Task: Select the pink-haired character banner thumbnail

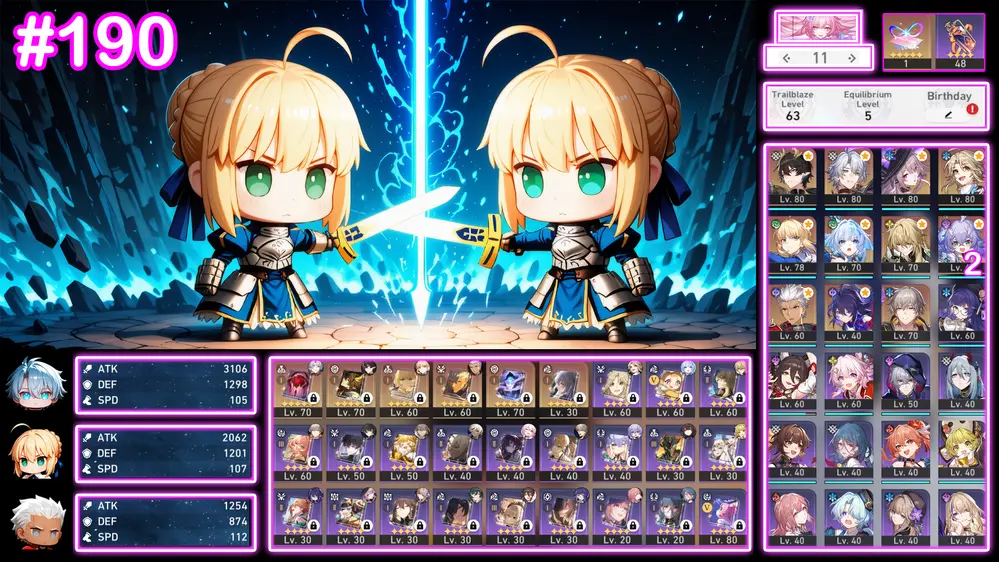Action: coord(818,27)
